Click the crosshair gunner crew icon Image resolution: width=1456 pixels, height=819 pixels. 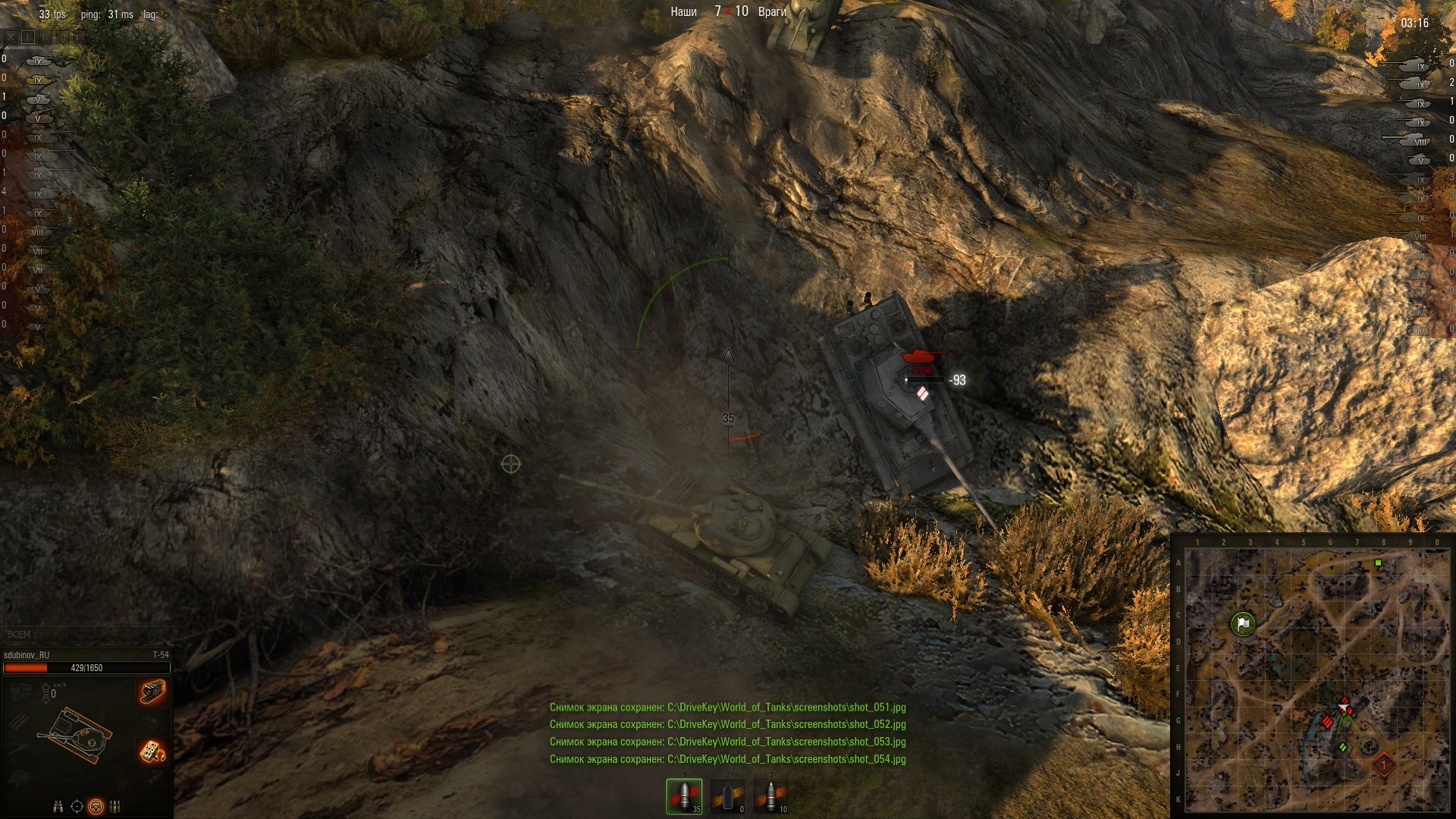(x=77, y=806)
